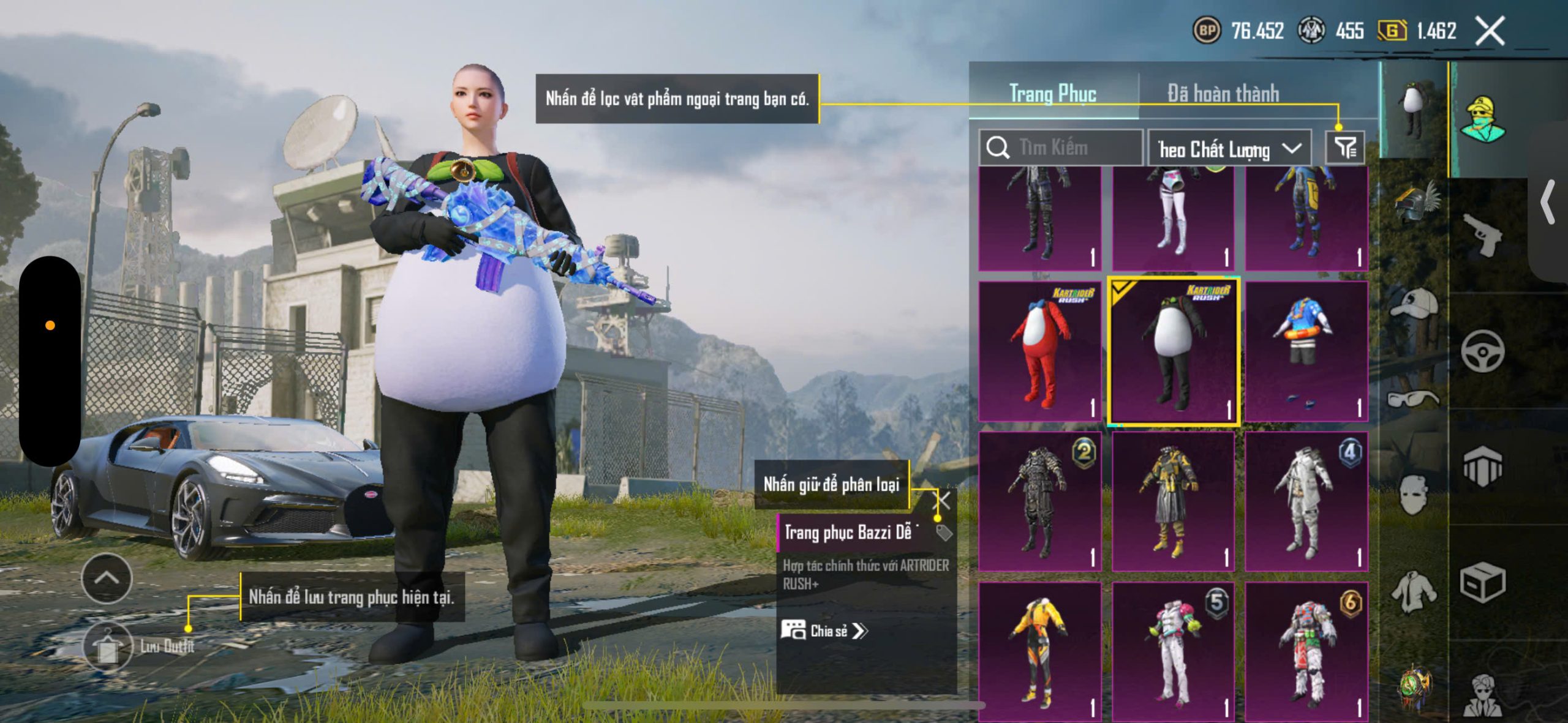Close the Bazzi outfit info popup
This screenshot has width=1568, height=723.
942,501
